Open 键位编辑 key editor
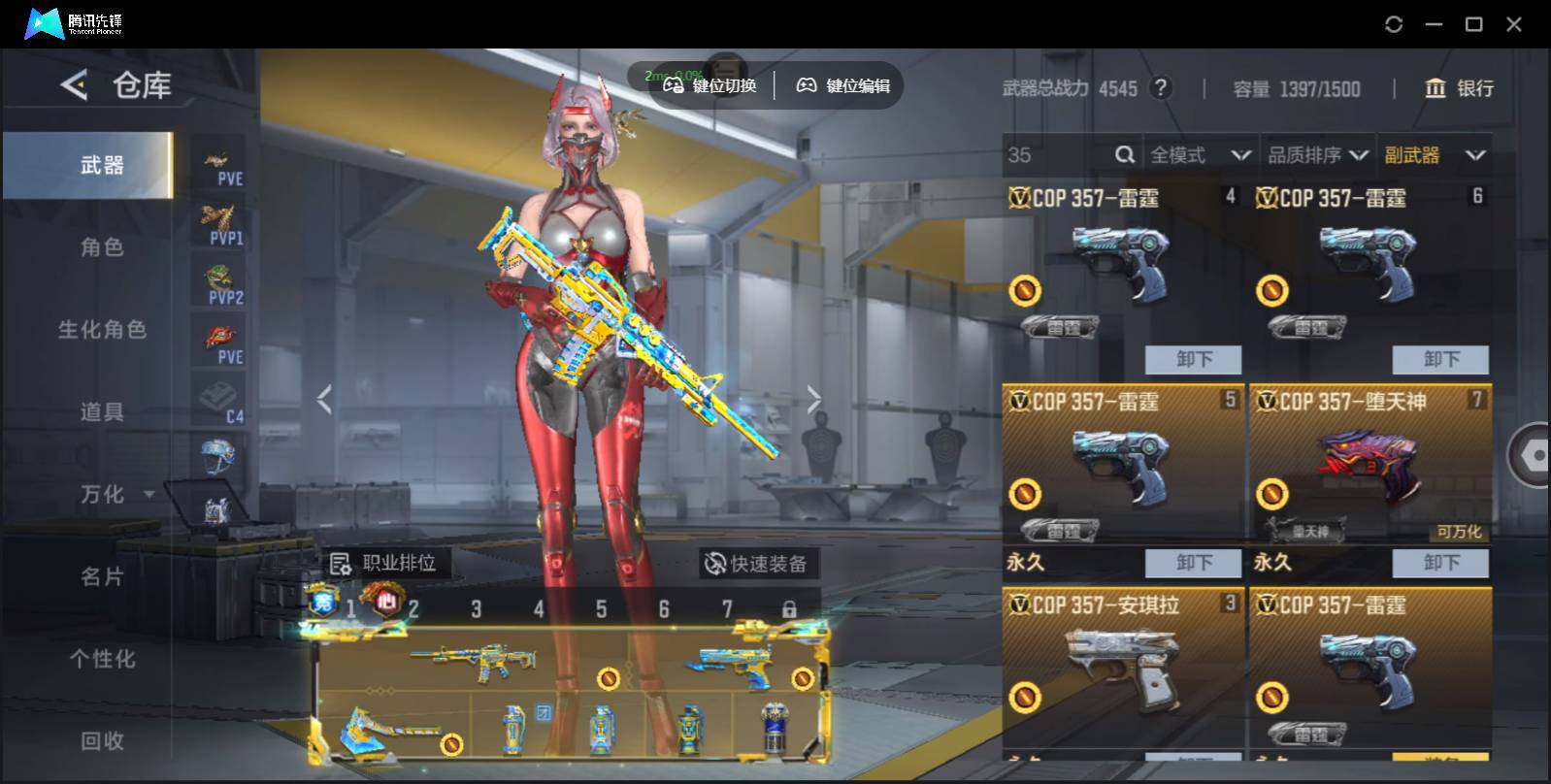The width and height of the screenshot is (1551, 784). coord(842,85)
